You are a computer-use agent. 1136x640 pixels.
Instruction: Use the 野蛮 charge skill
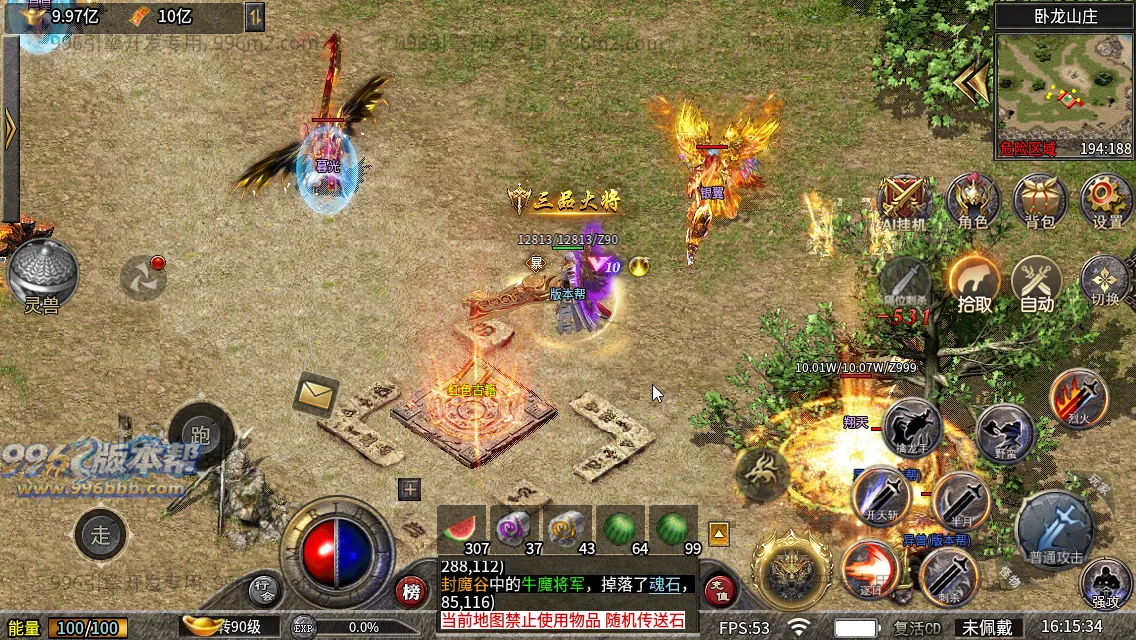(1004, 432)
